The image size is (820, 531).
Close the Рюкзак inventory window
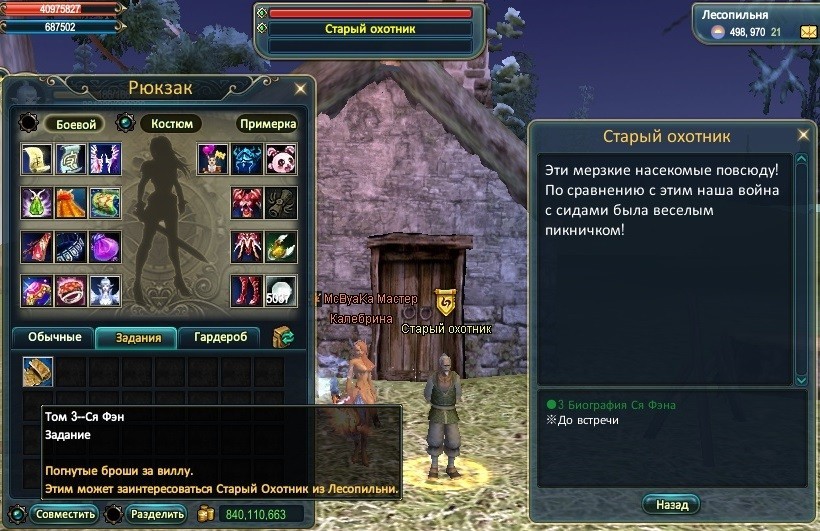pos(300,88)
